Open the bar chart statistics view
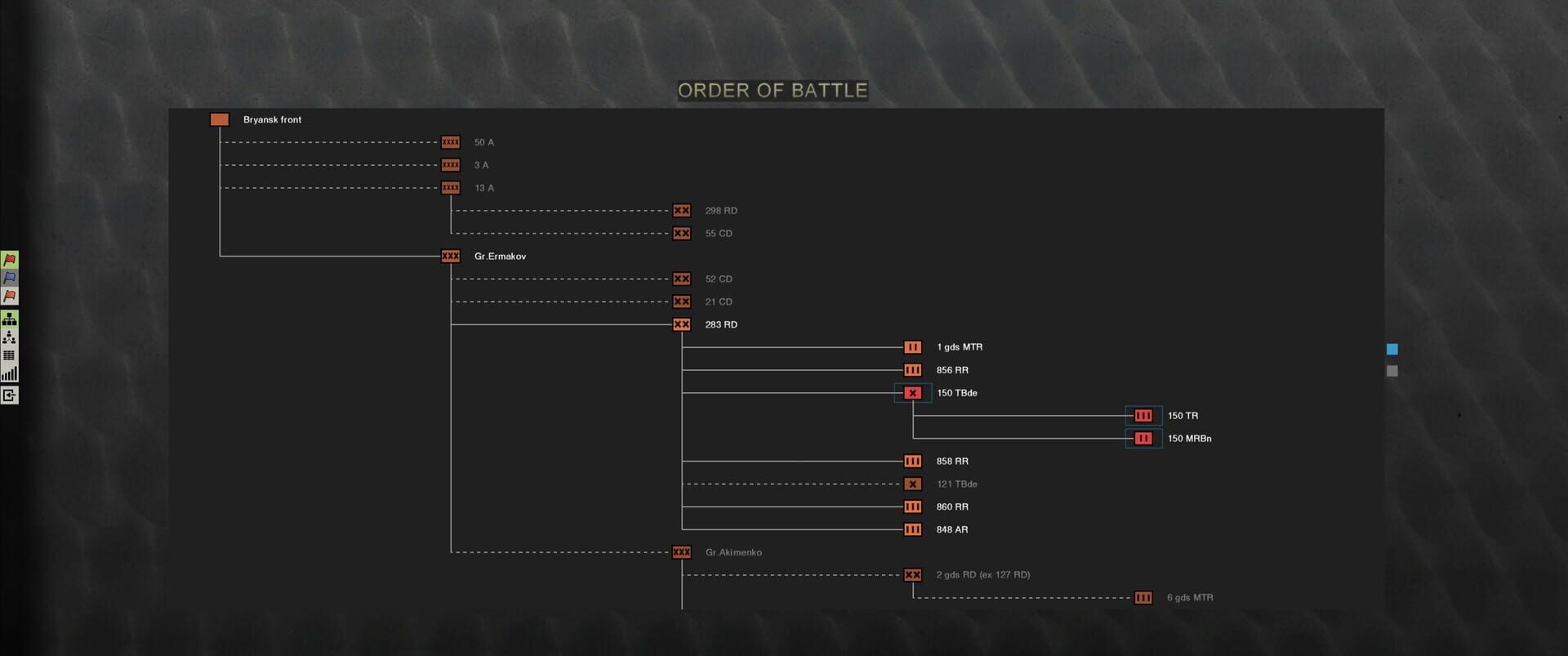Screen dimensions: 1568x656 tap(10, 373)
